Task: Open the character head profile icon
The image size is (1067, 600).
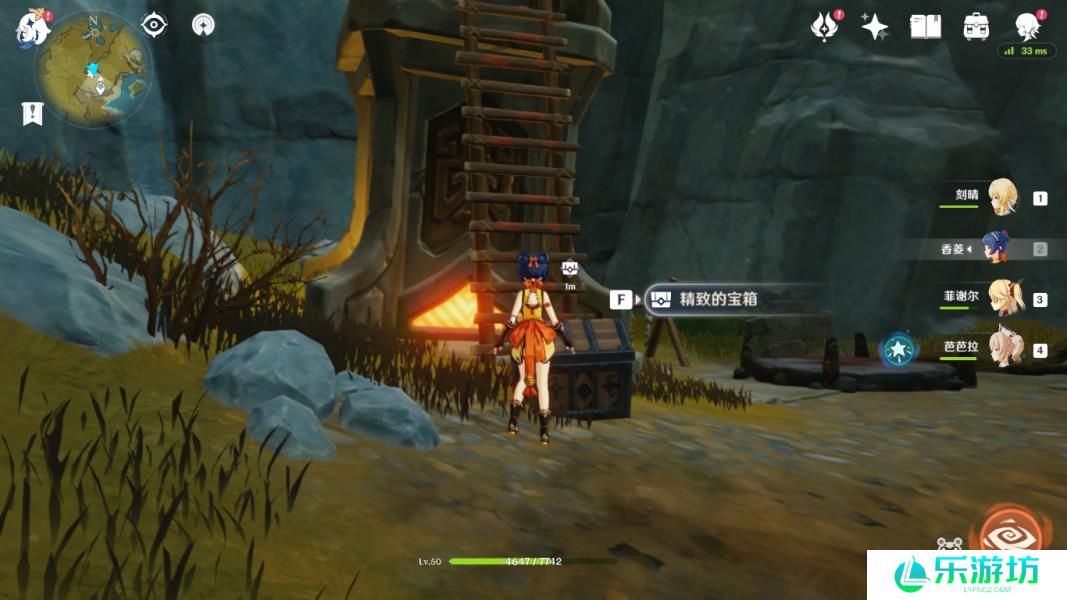Action: 1027,26
